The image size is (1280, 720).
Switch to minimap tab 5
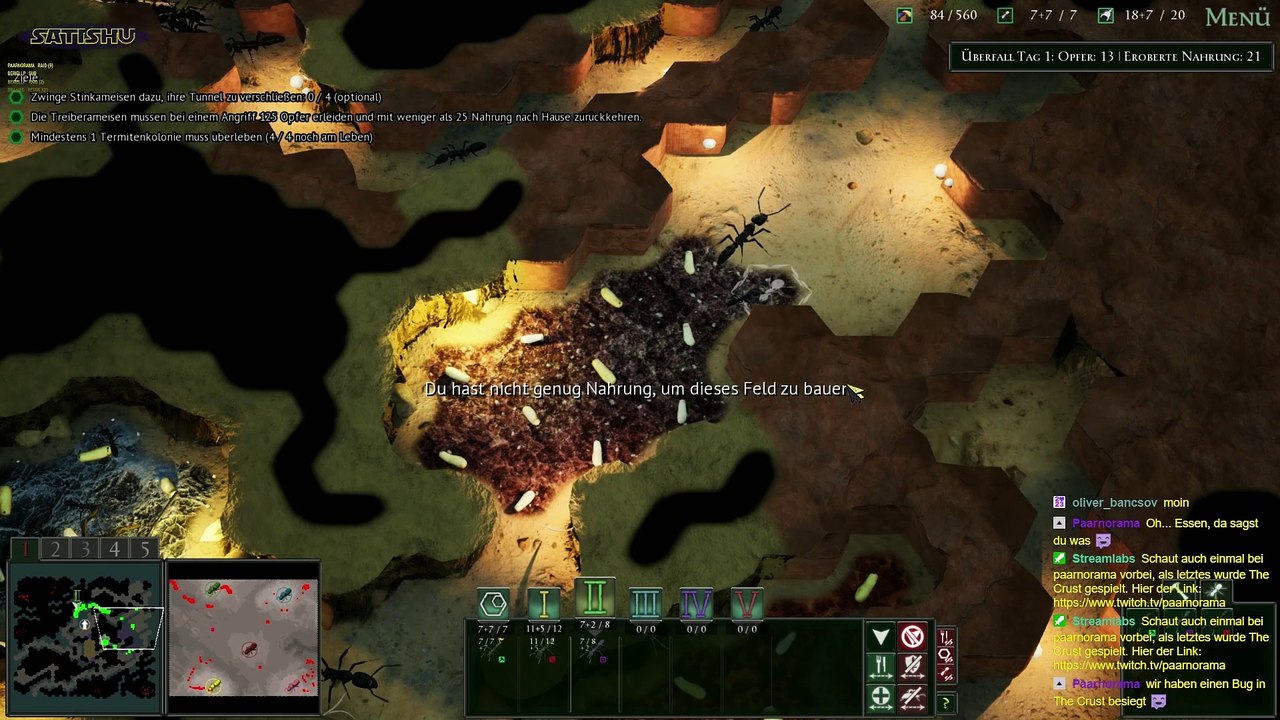point(145,549)
